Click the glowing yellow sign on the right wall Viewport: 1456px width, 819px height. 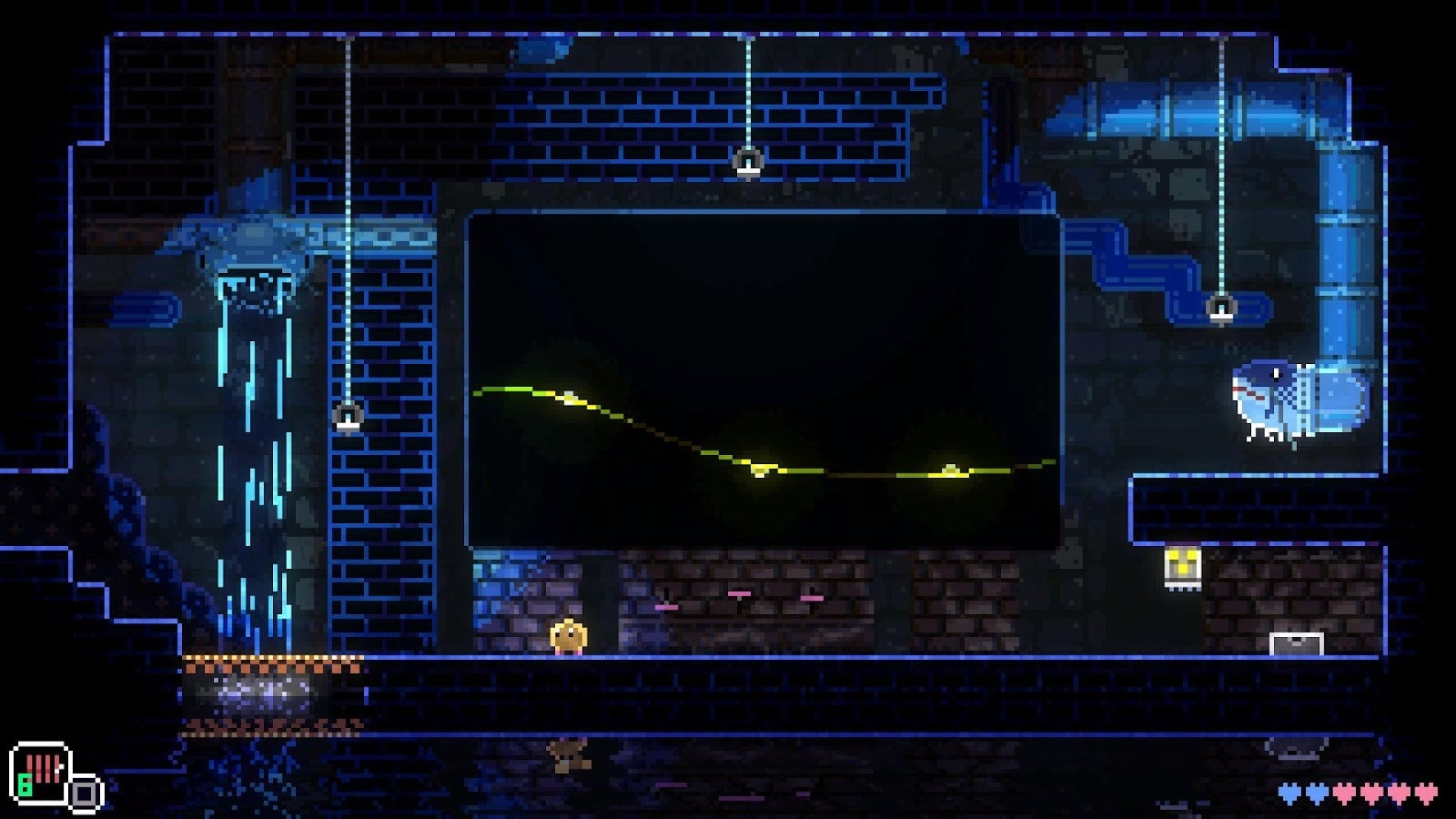[x=1183, y=566]
